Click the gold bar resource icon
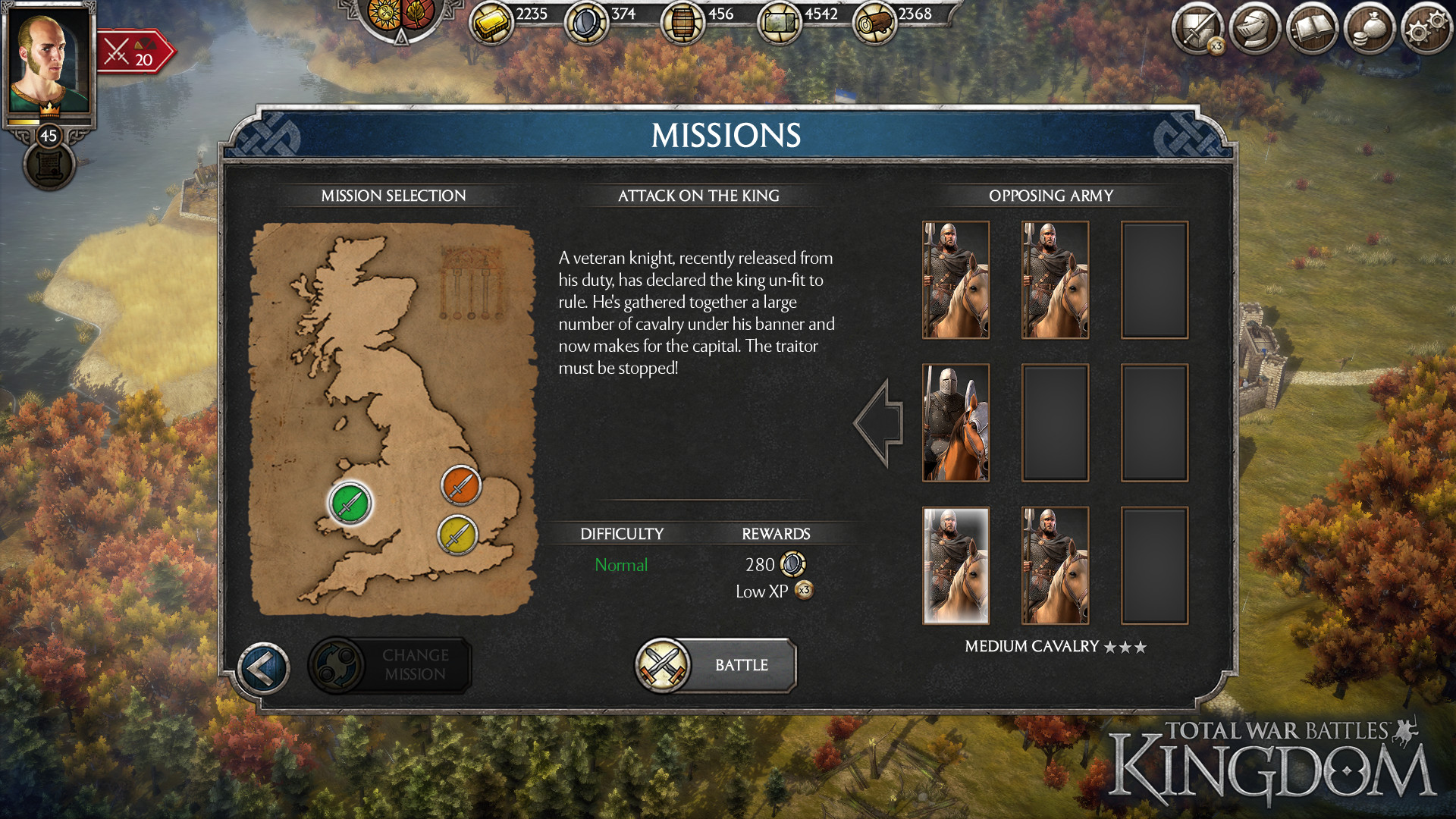The width and height of the screenshot is (1456, 819). tap(494, 19)
